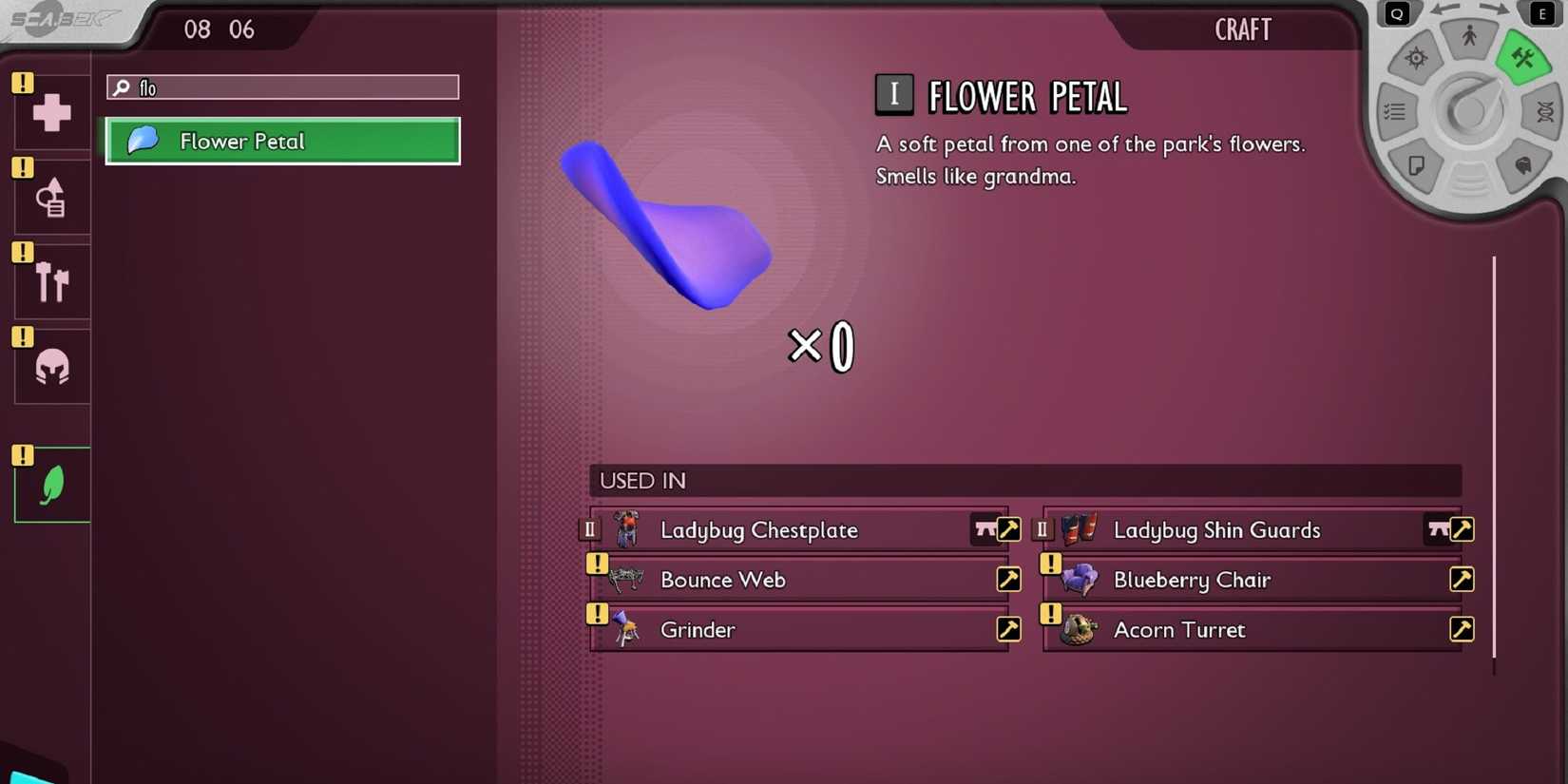This screenshot has width=1568, height=784.
Task: Switch to the CRAFT tab
Action: pos(1242,29)
